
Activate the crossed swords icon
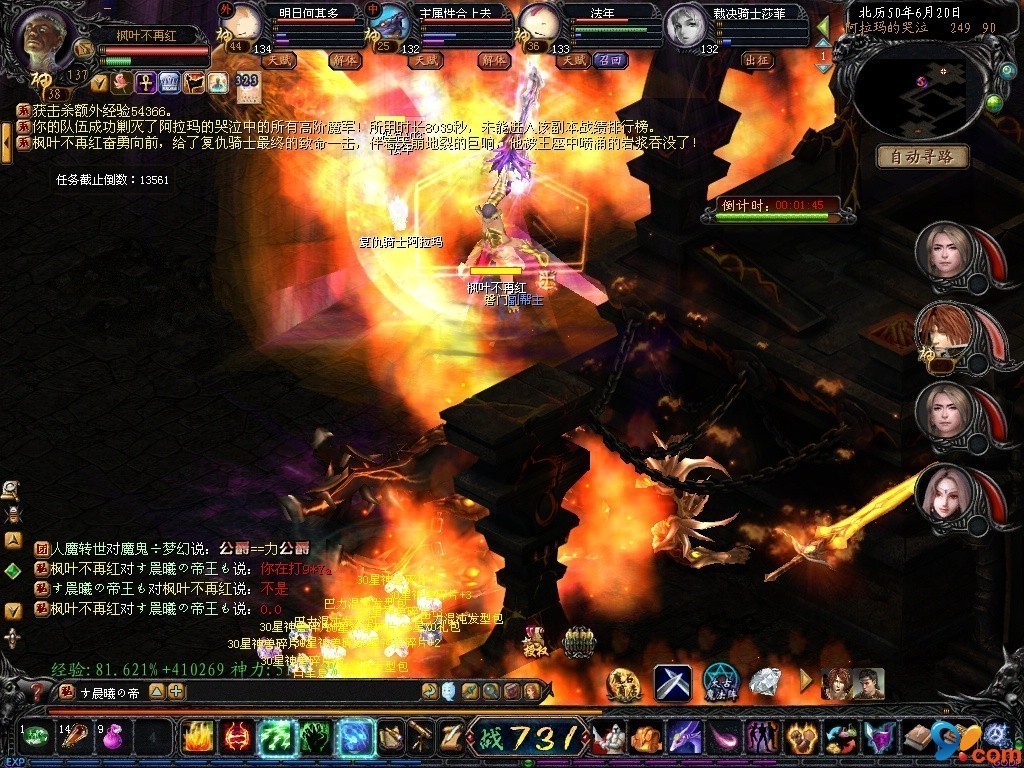point(673,683)
